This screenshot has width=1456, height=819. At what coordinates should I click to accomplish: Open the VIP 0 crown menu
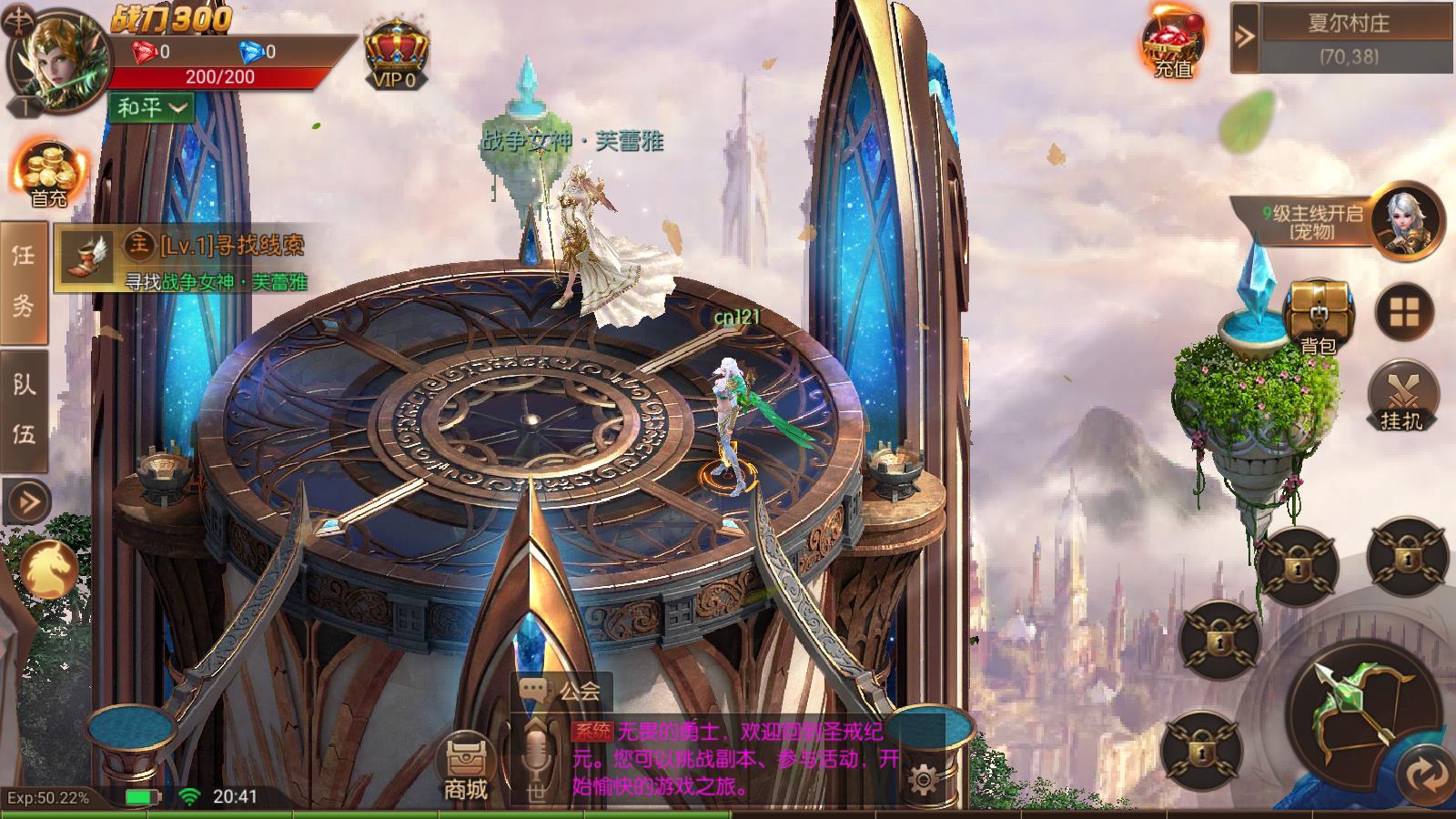(x=397, y=53)
